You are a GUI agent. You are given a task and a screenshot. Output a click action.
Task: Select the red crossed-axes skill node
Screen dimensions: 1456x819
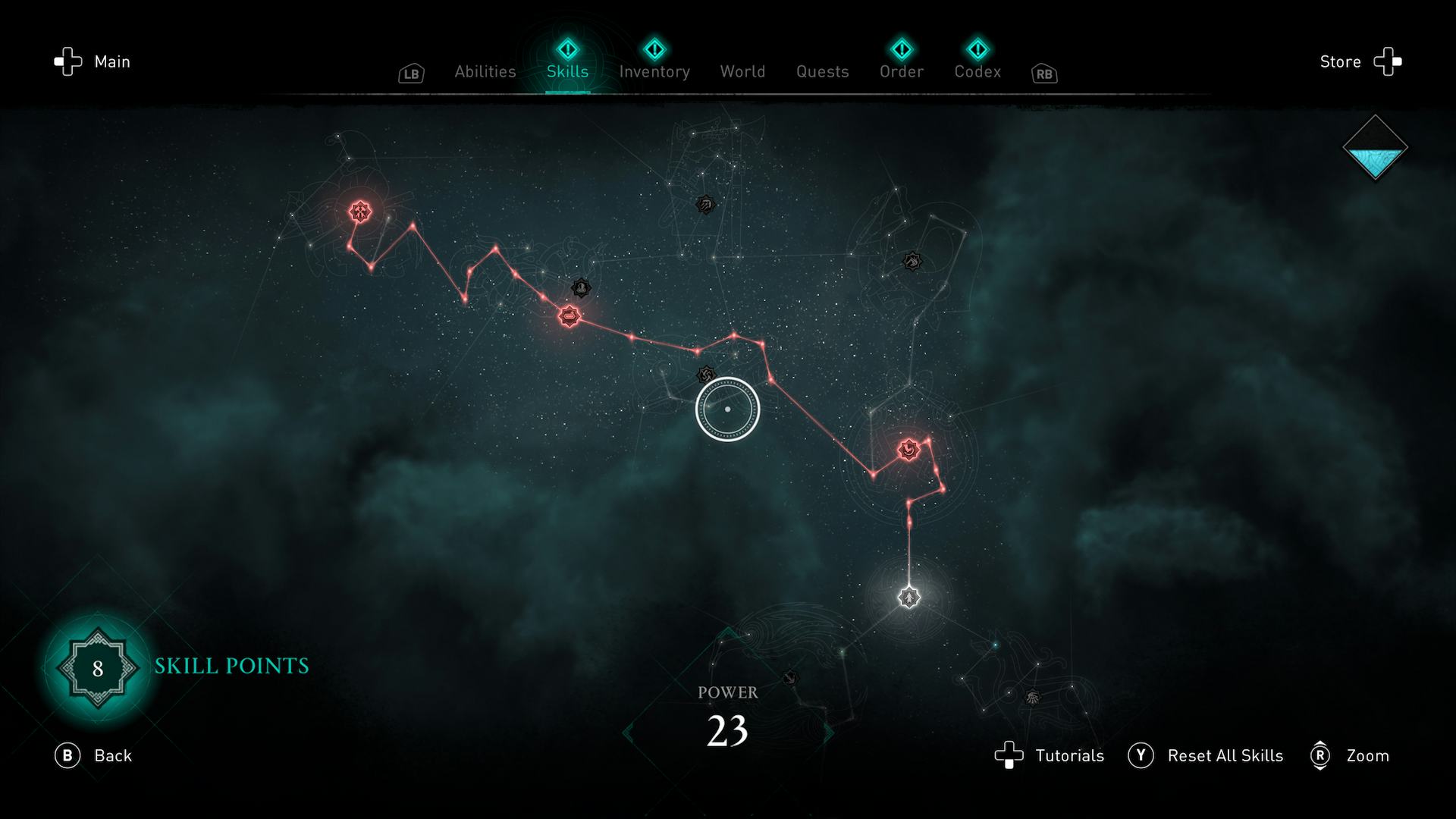point(359,212)
